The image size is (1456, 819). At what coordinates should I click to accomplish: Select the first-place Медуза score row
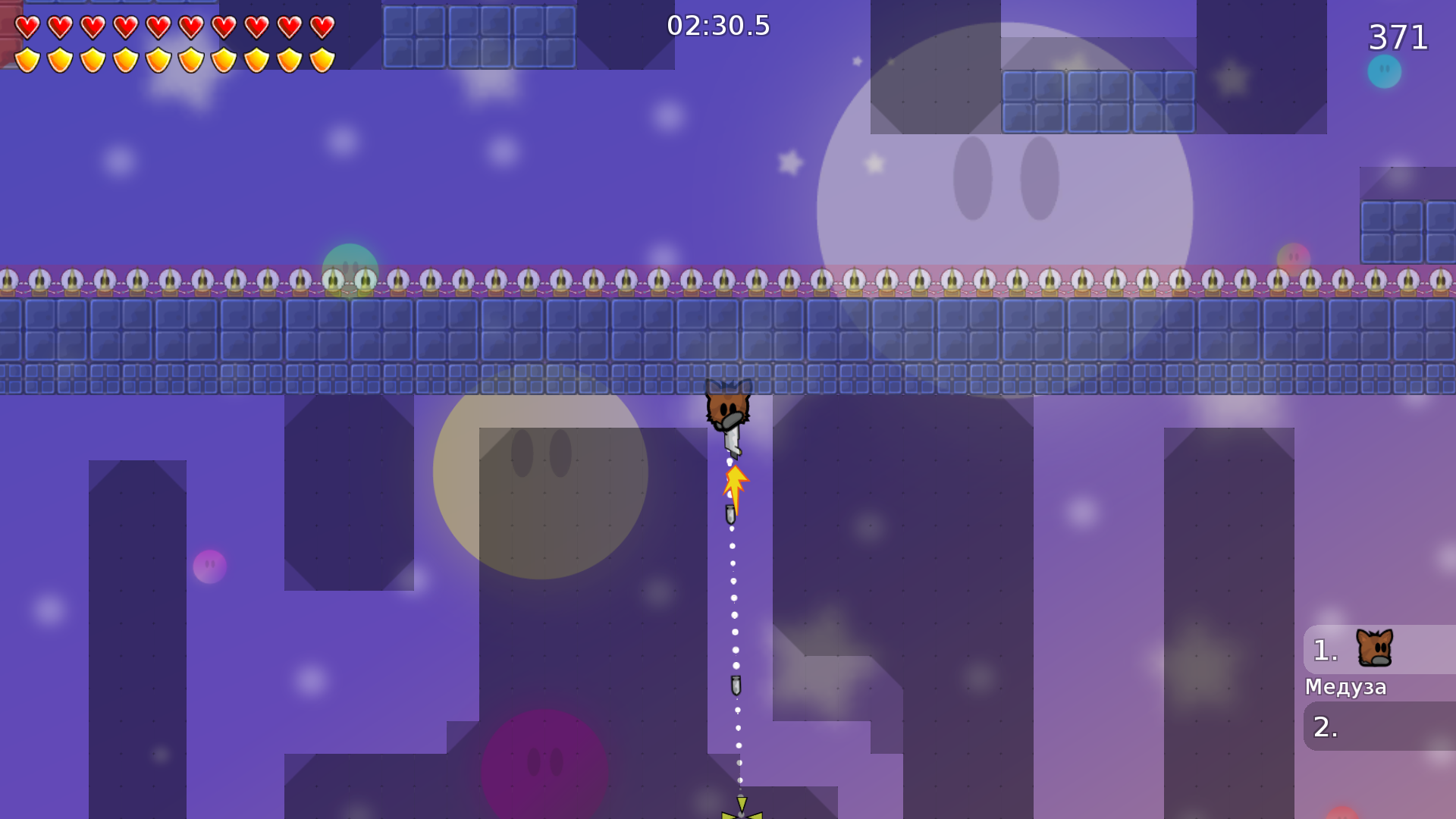(1379, 650)
